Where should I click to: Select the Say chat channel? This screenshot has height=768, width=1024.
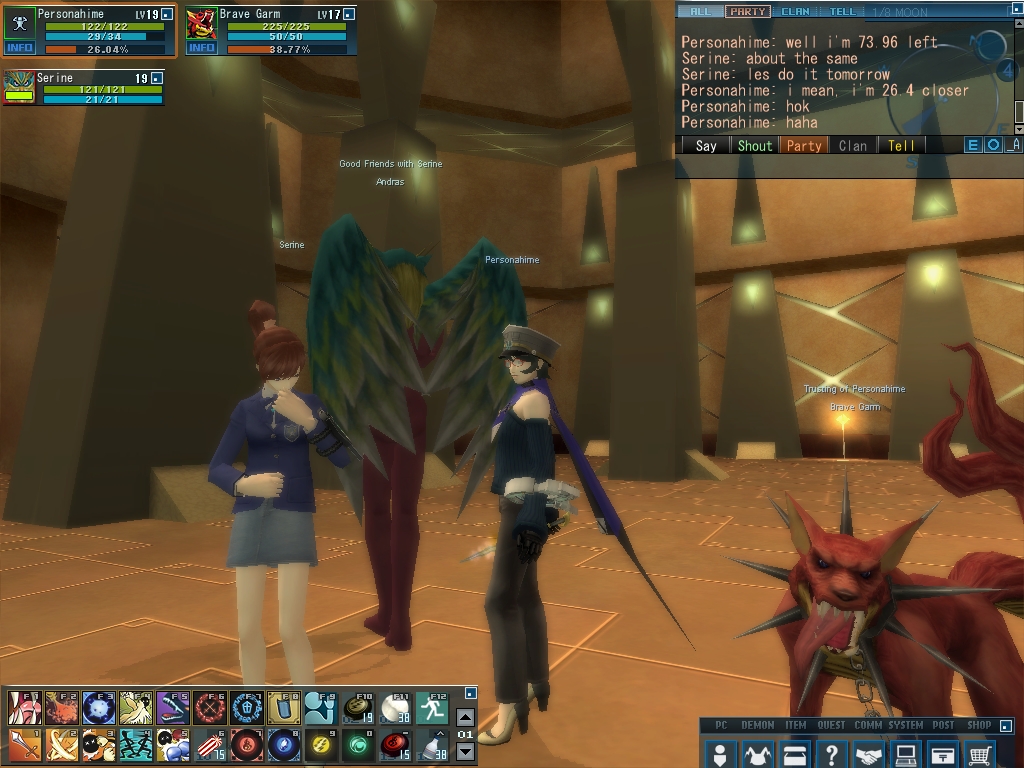click(x=706, y=145)
